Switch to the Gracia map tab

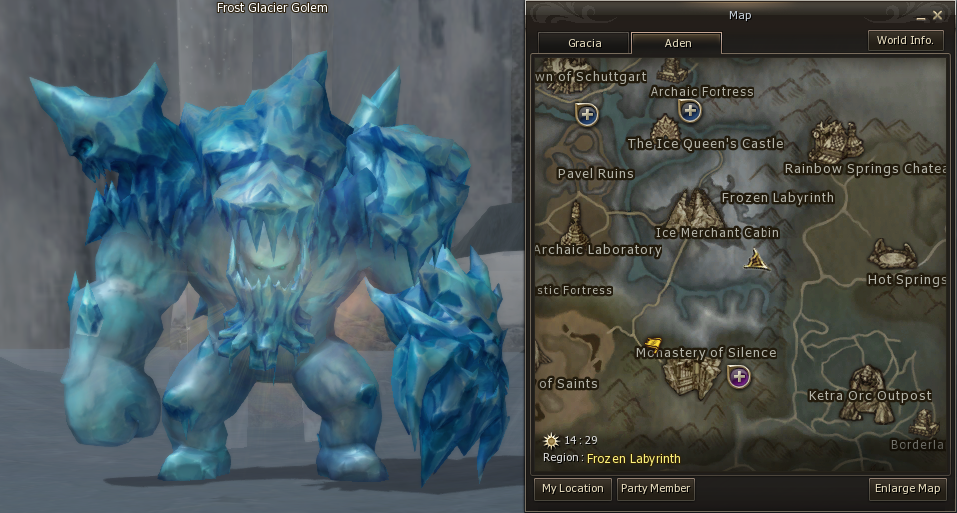[584, 44]
